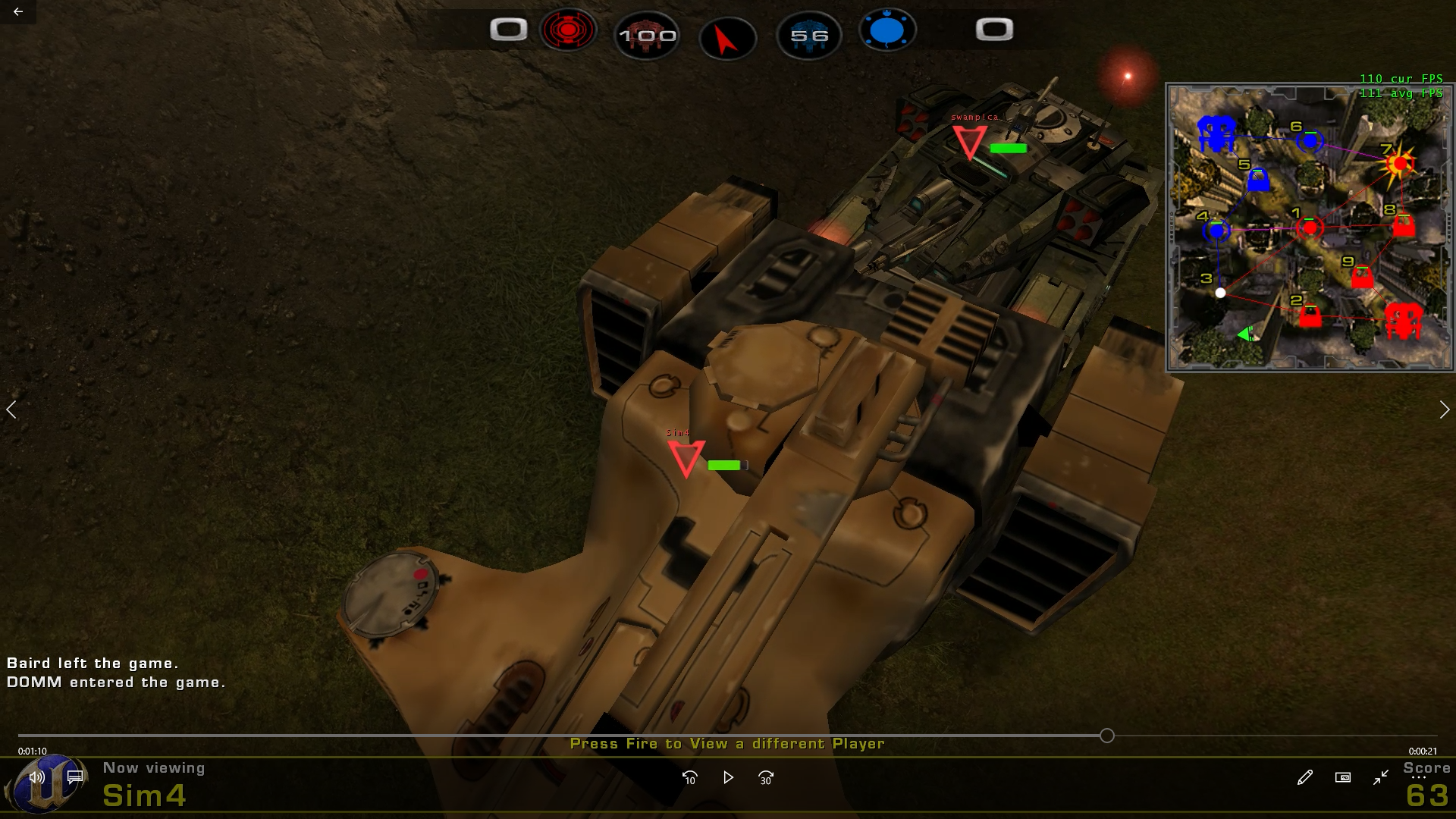Choose power node 6 on the minimap
This screenshot has height=819, width=1456.
pos(1310,140)
